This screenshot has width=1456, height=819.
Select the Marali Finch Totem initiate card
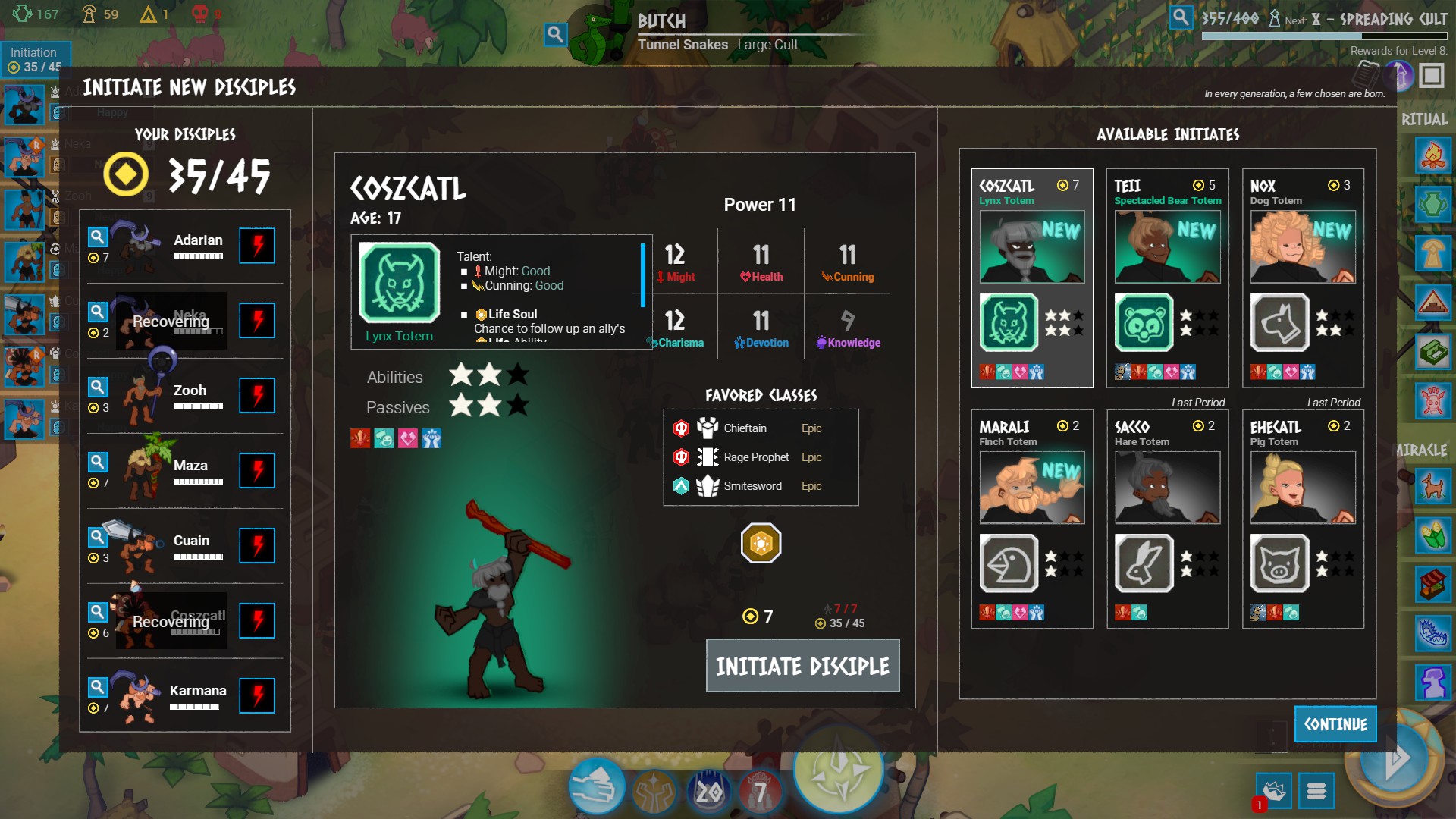point(1031,519)
